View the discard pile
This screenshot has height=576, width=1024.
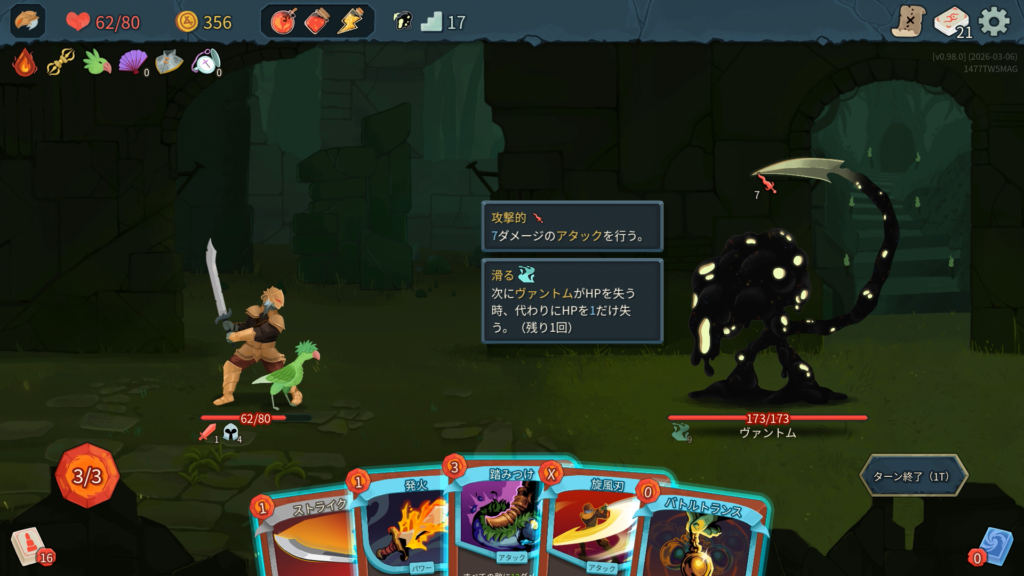tap(995, 547)
